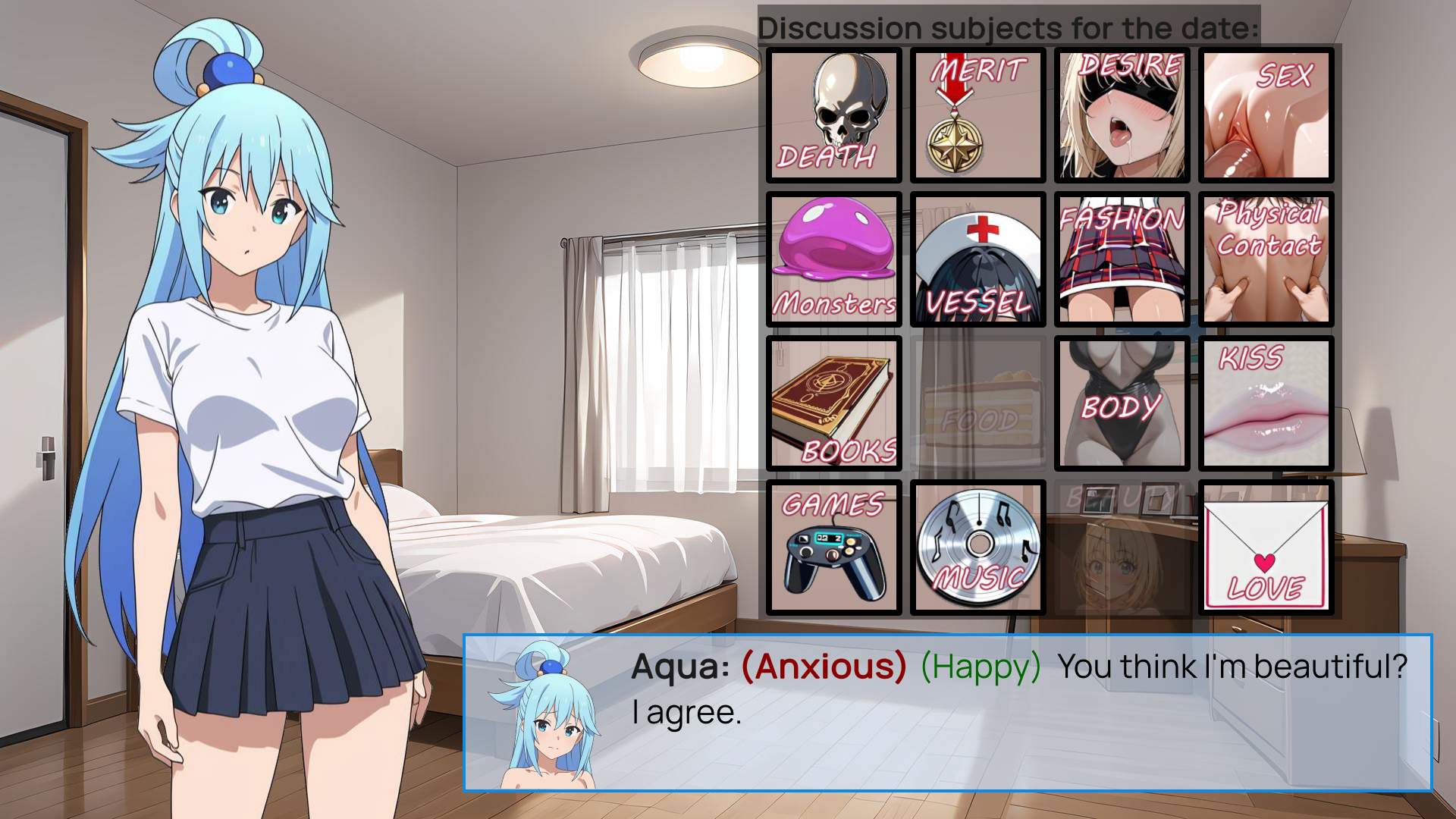Select the DEATH discussion subject
The height and width of the screenshot is (819, 1456).
click(833, 115)
